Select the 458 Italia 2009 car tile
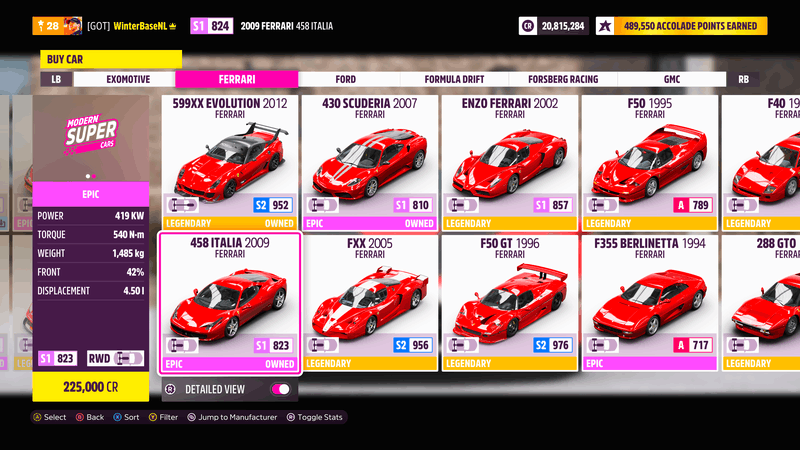Viewport: 800px width, 450px height. 230,302
